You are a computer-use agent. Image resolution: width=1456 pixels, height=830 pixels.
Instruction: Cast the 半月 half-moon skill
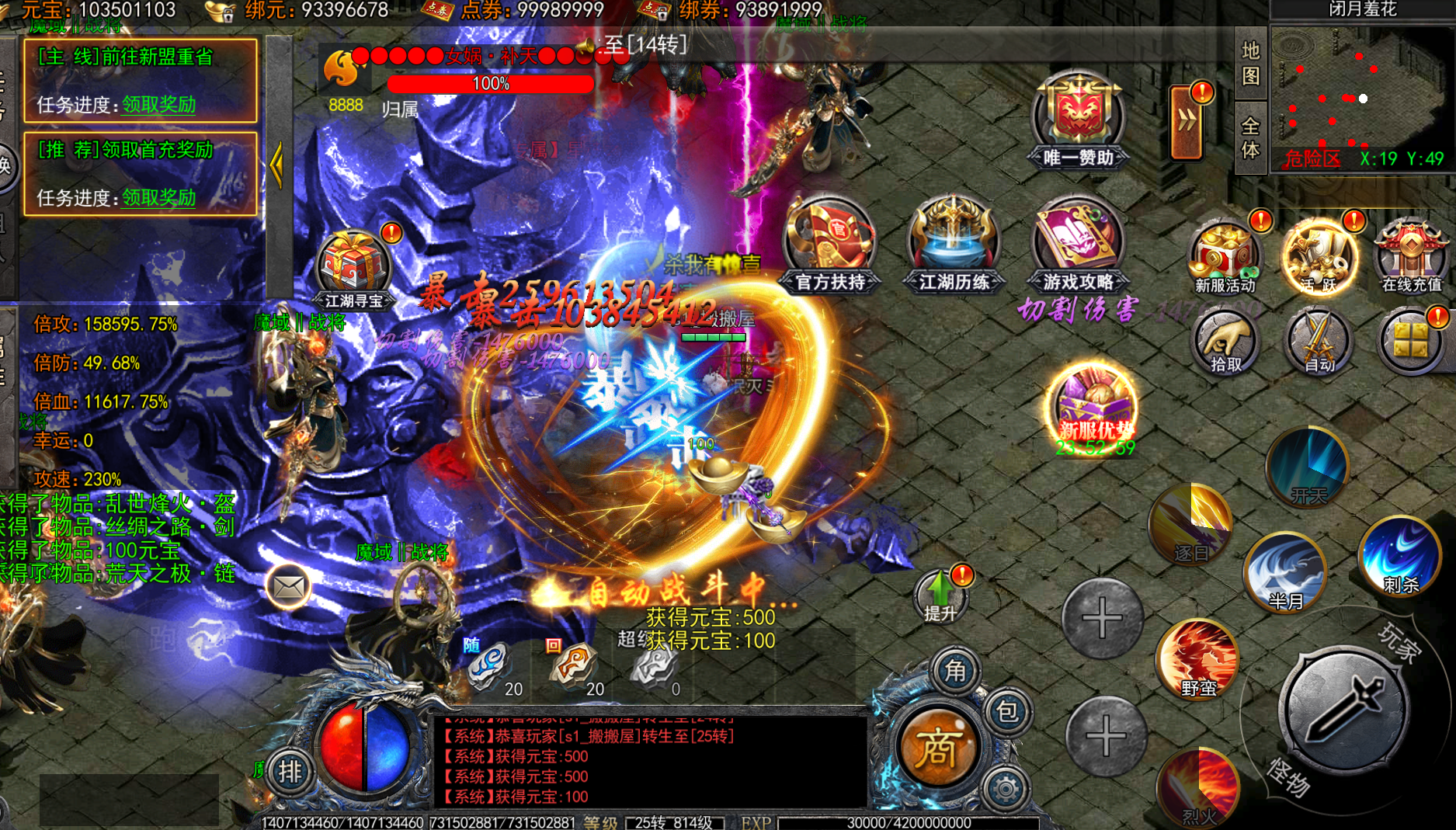[1285, 573]
